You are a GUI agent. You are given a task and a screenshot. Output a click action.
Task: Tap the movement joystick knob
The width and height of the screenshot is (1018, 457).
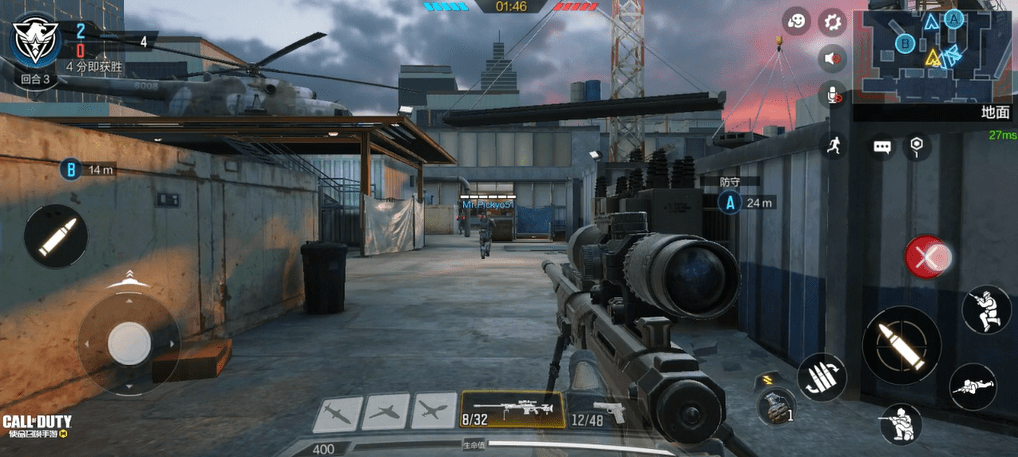(x=129, y=343)
